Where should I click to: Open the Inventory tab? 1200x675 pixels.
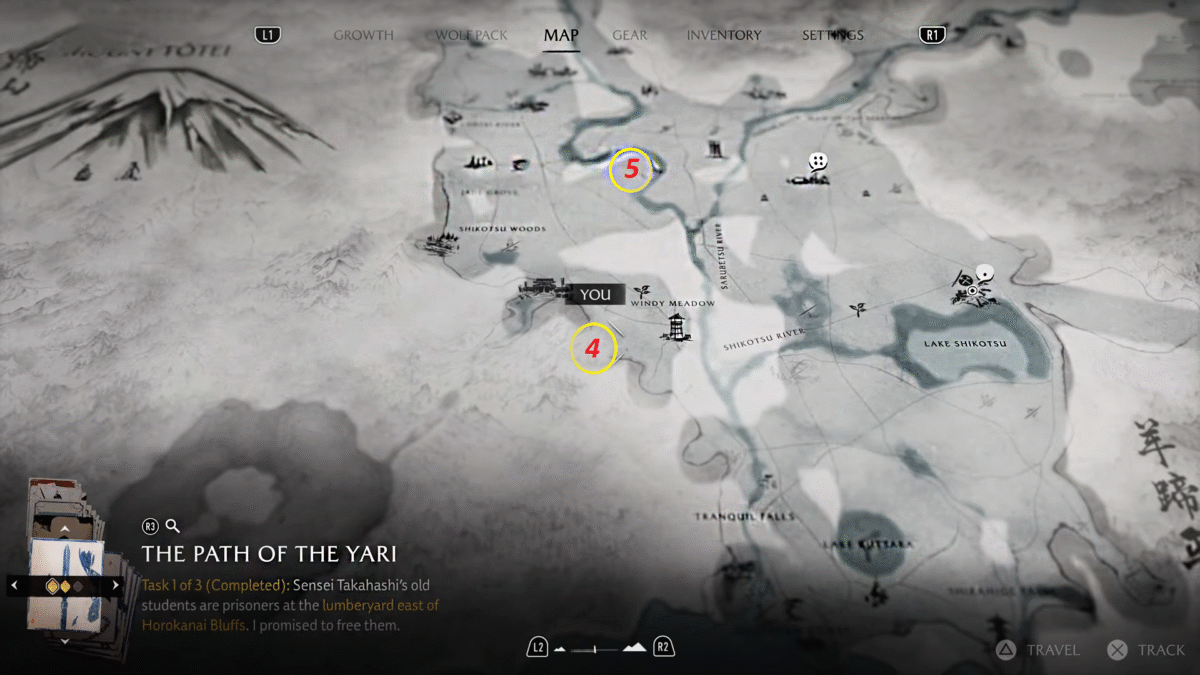pyautogui.click(x=723, y=35)
